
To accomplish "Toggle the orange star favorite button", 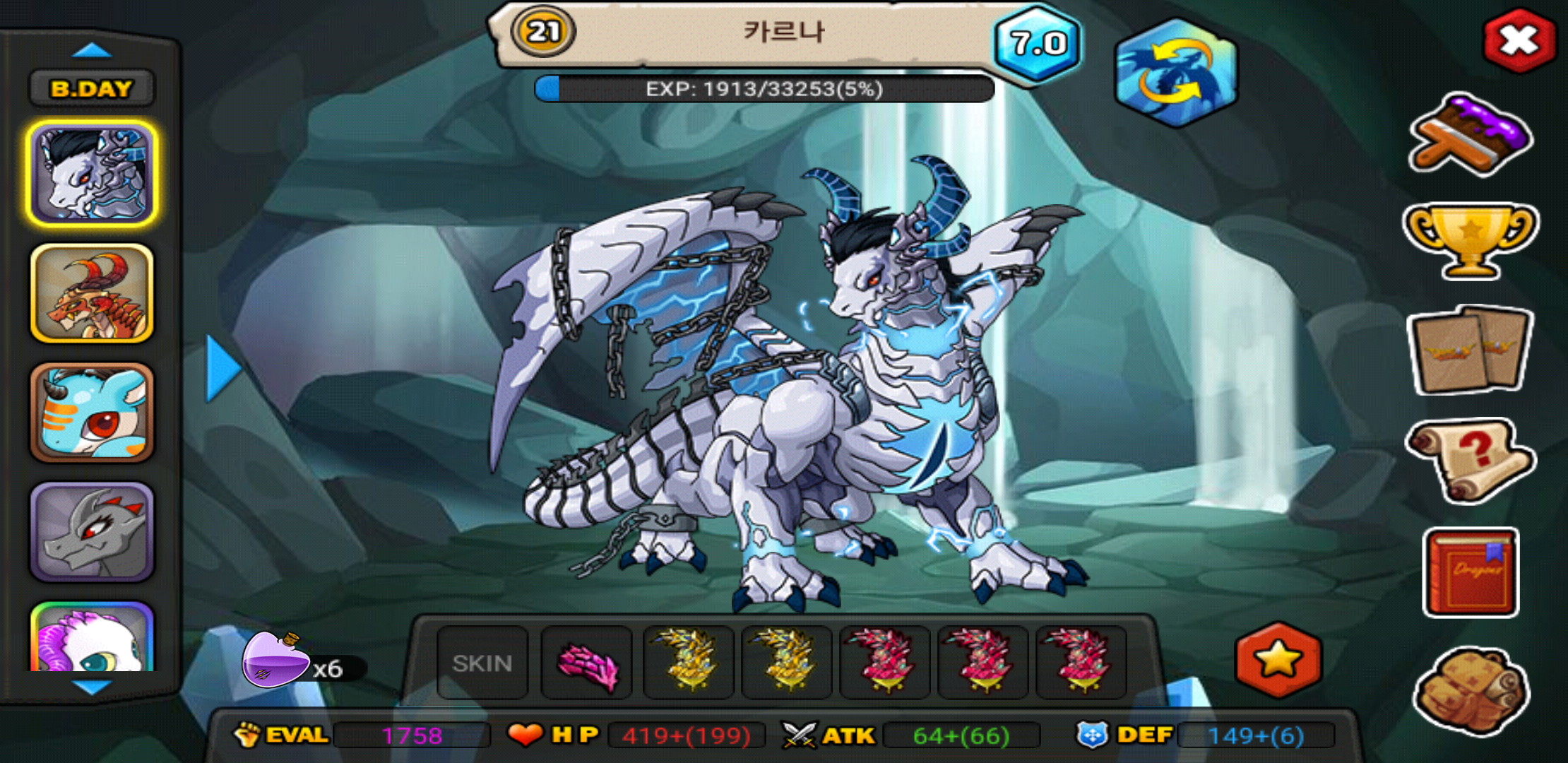I will [1278, 660].
